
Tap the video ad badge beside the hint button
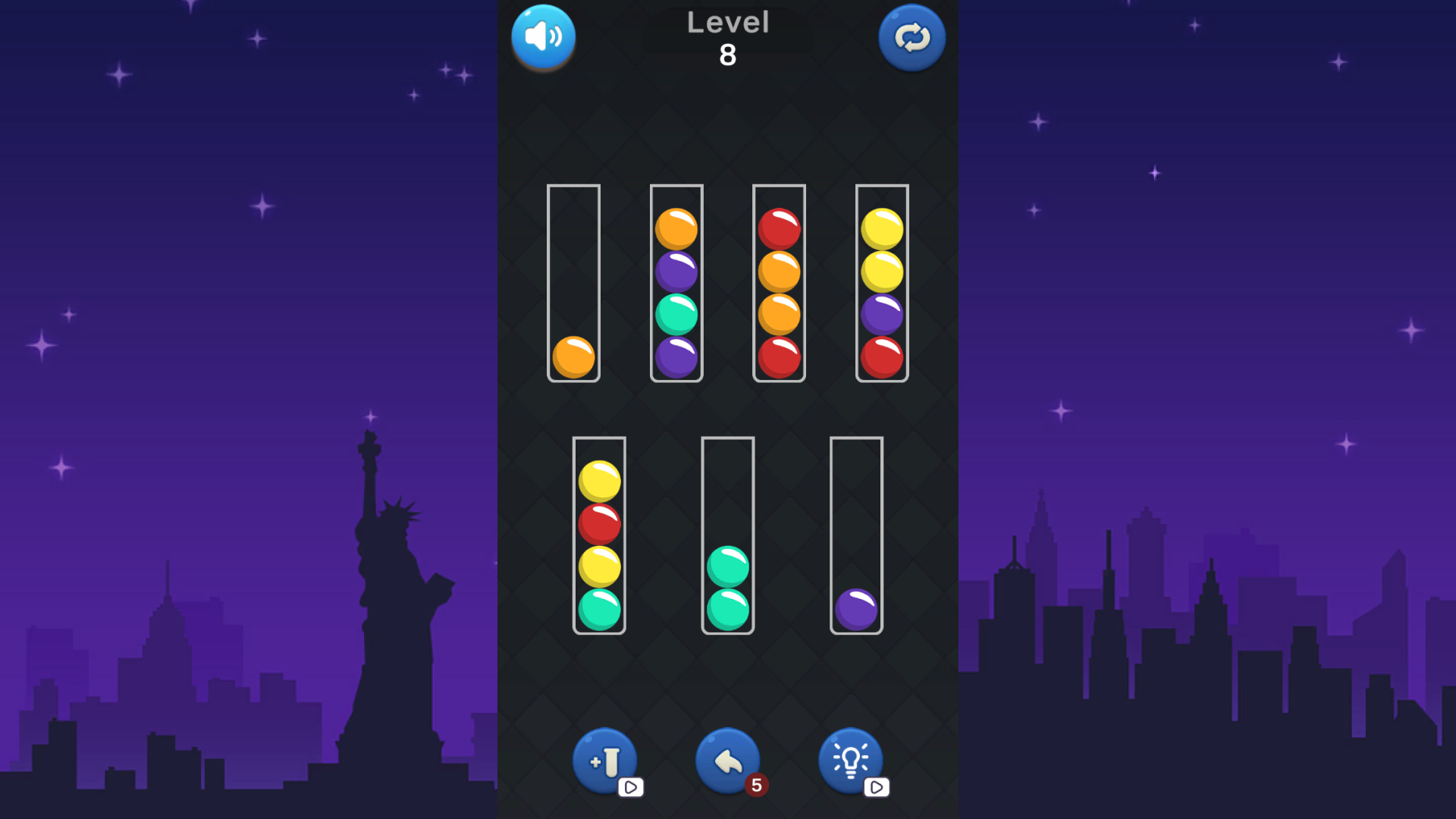pos(877,788)
